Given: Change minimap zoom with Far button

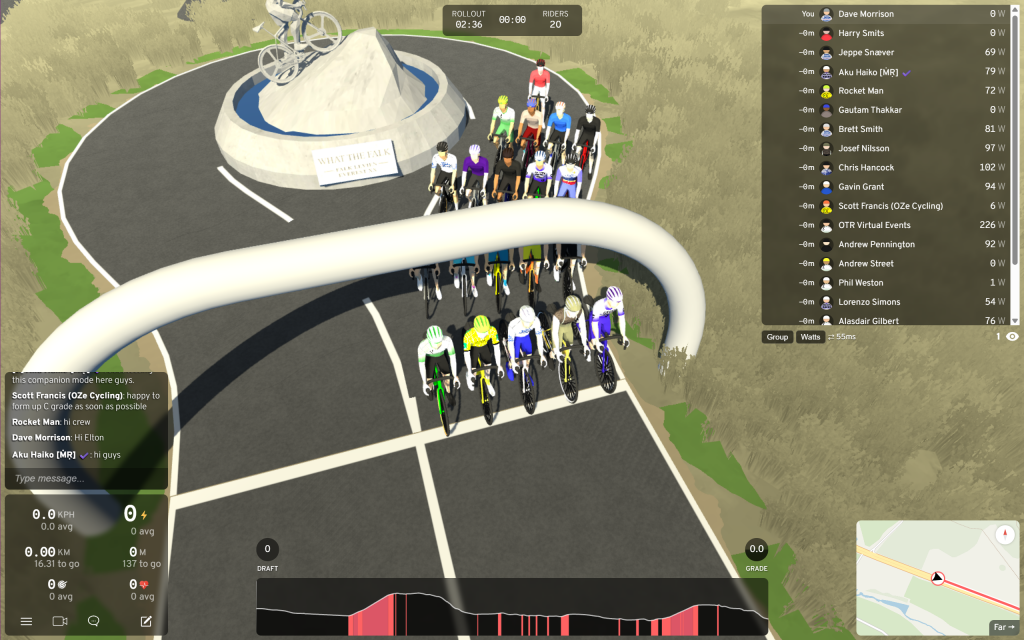Looking at the screenshot, I should pos(1003,627).
